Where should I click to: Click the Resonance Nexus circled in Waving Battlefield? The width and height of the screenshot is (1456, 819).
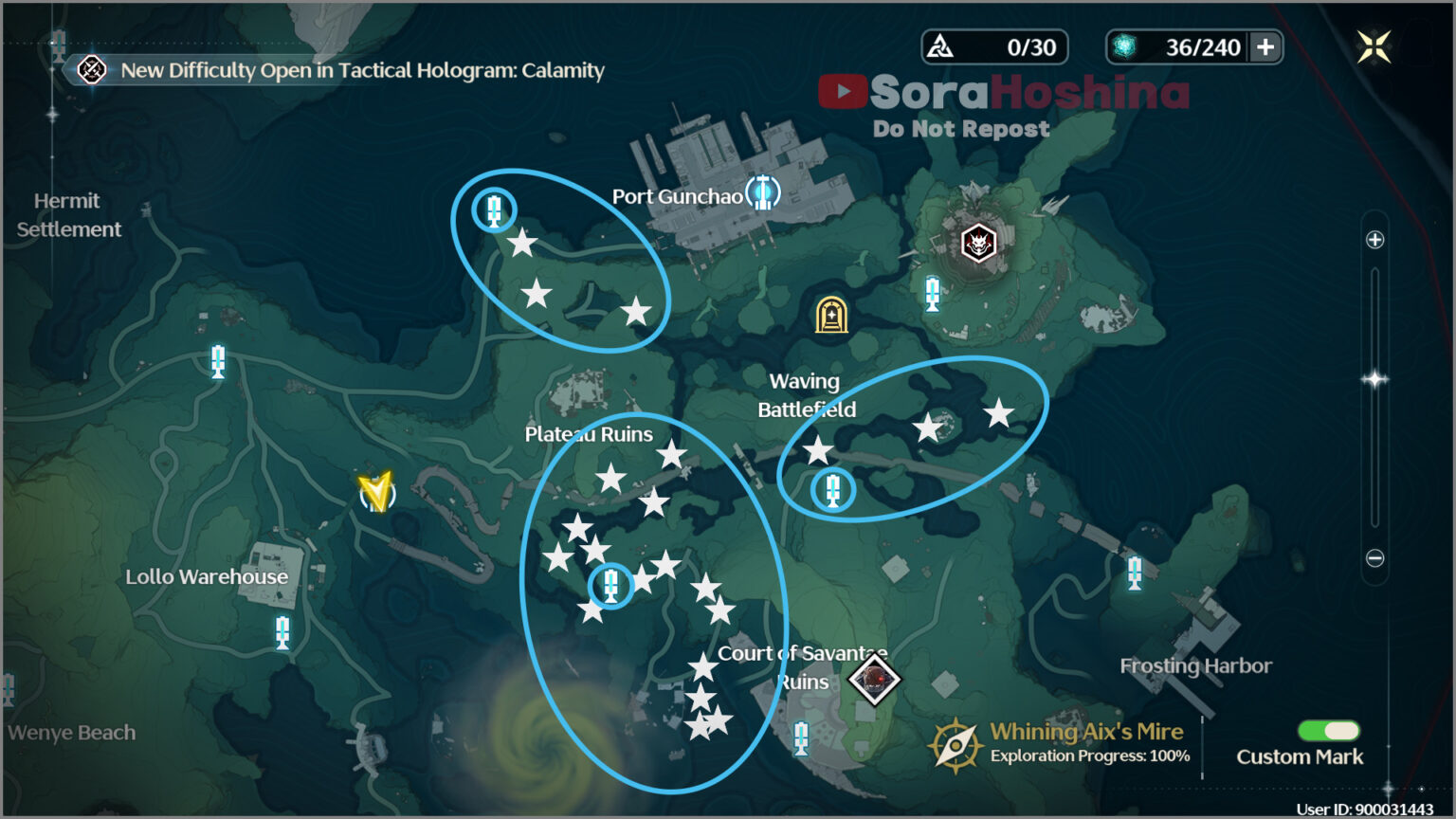point(831,490)
